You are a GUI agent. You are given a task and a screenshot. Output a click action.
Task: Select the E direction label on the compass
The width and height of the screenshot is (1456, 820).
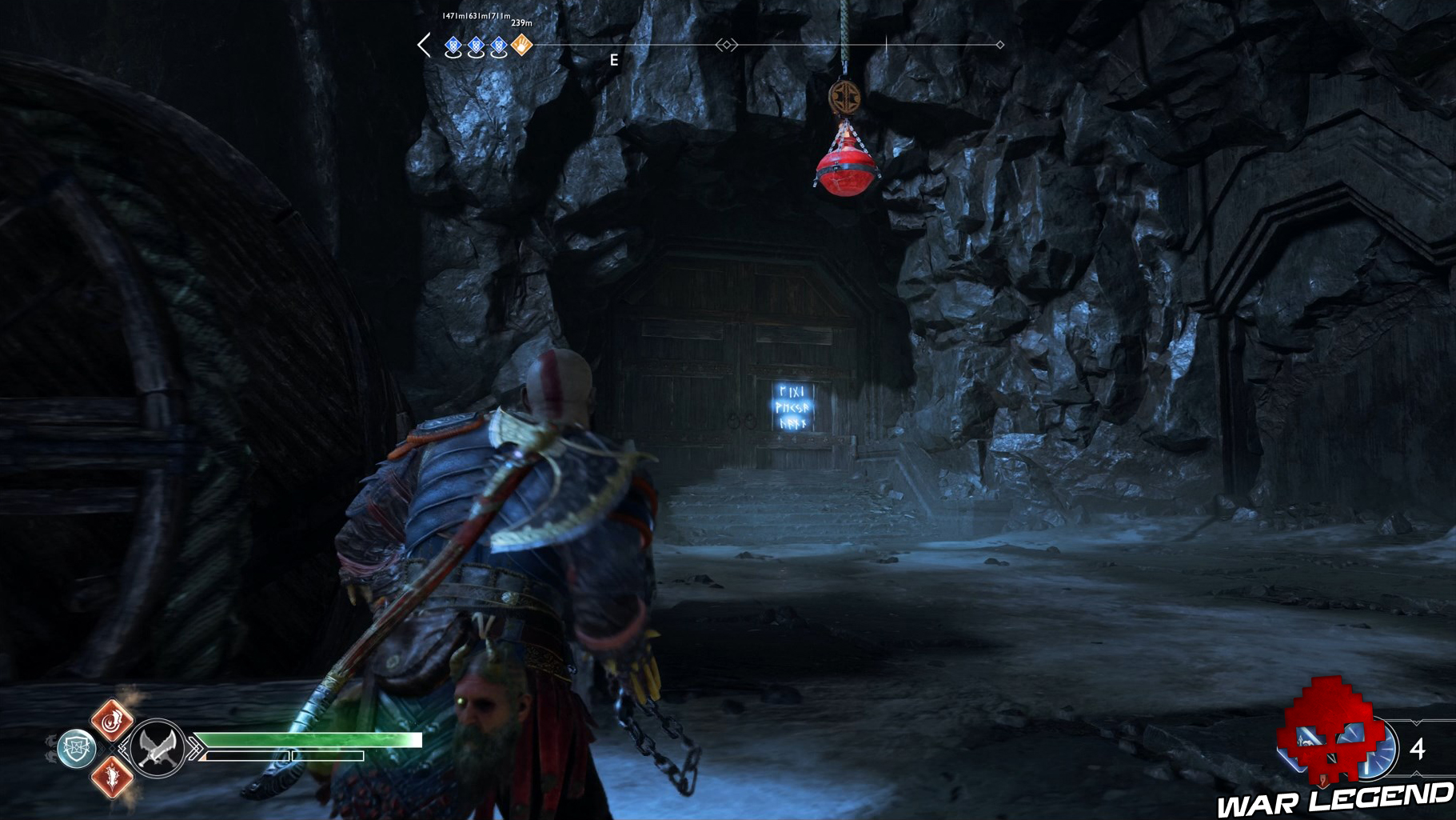point(614,59)
